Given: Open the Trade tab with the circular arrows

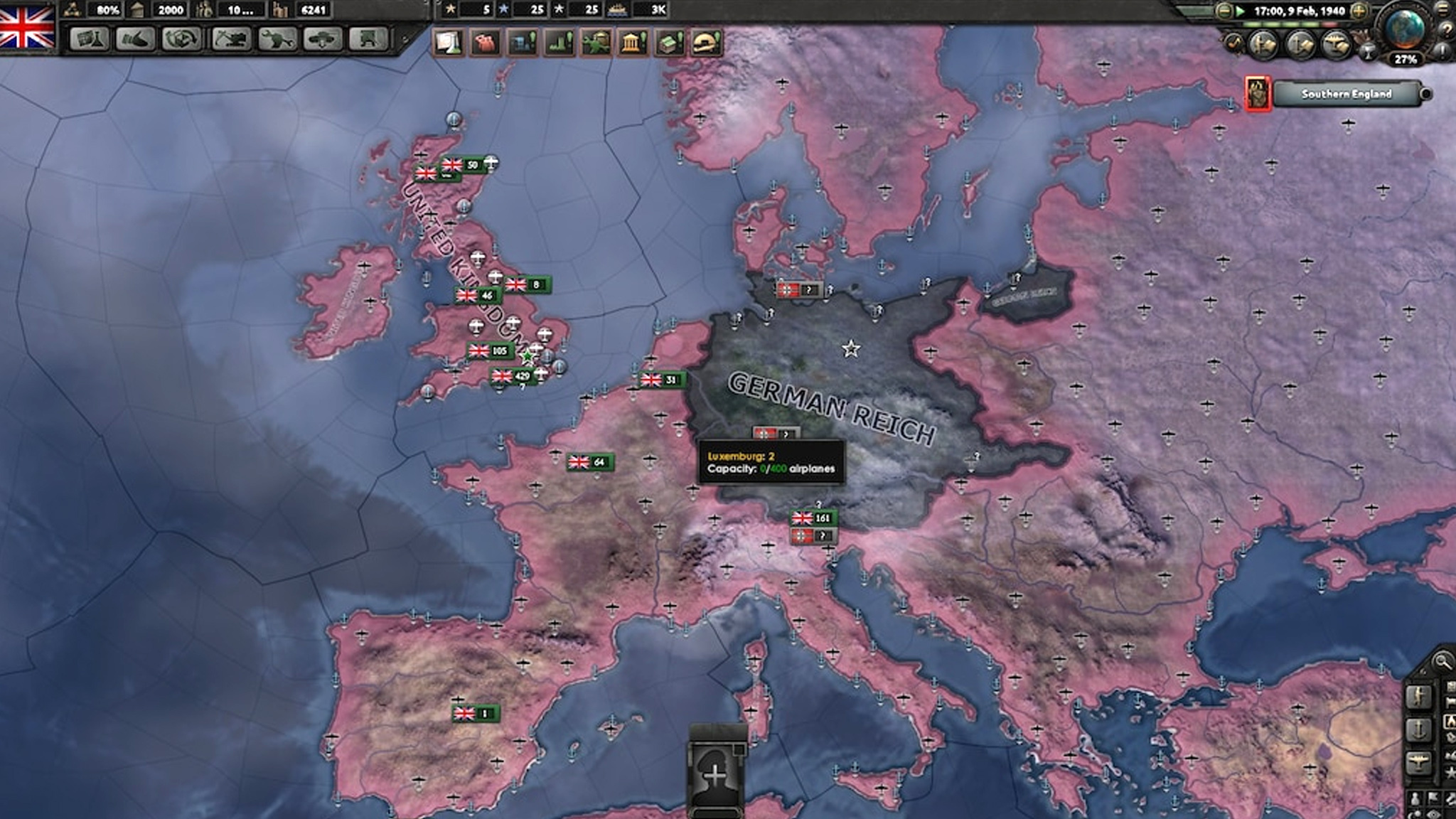Looking at the screenshot, I should pos(181,39).
